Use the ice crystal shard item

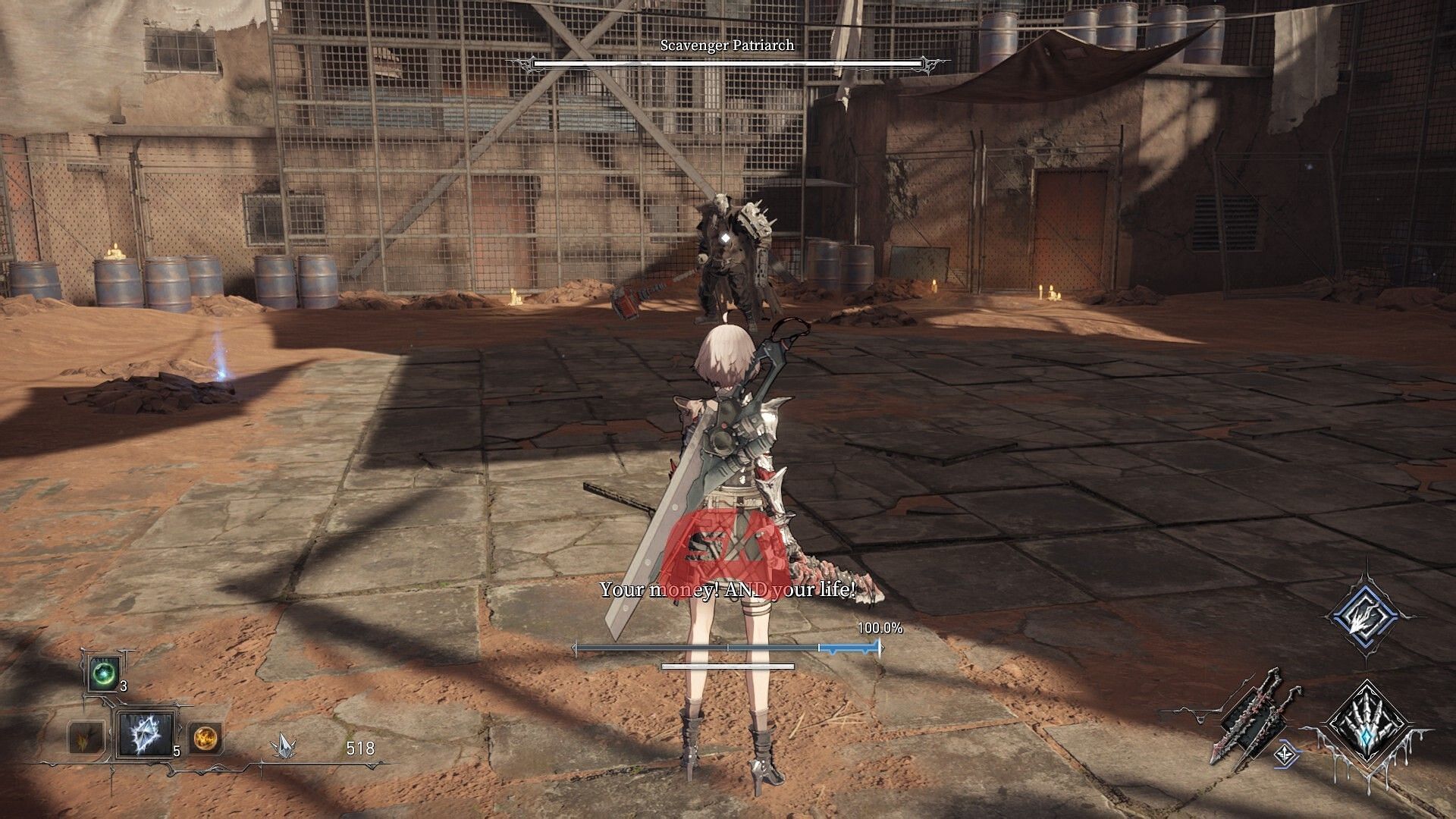(144, 735)
